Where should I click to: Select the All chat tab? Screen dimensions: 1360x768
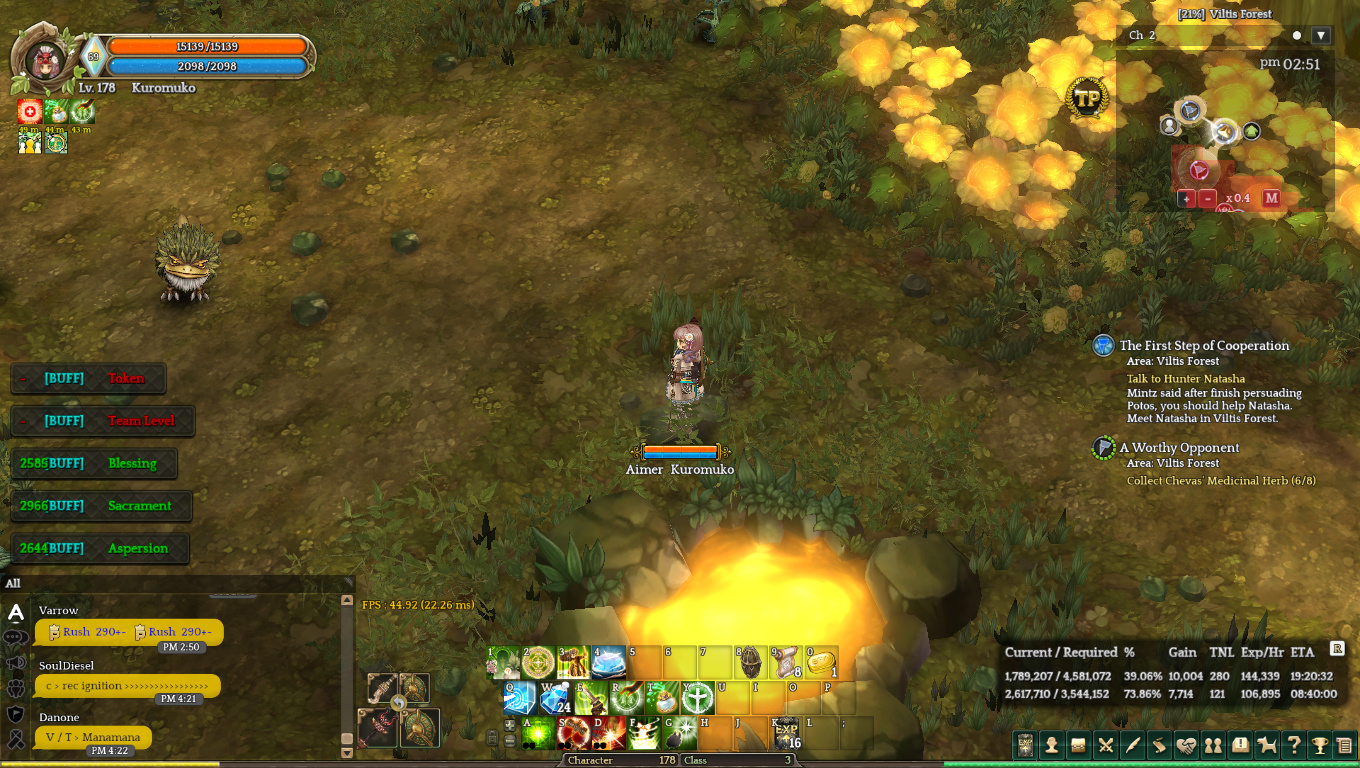click(13, 583)
